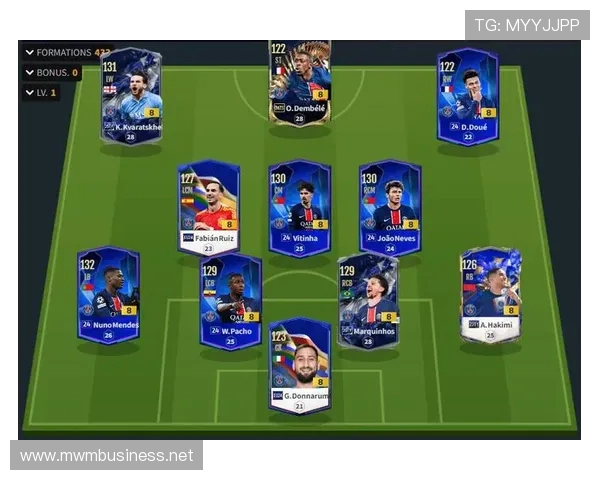Select goalkeeper G. Donnarumma's card
Screen dimensions: 600x480
tap(299, 366)
